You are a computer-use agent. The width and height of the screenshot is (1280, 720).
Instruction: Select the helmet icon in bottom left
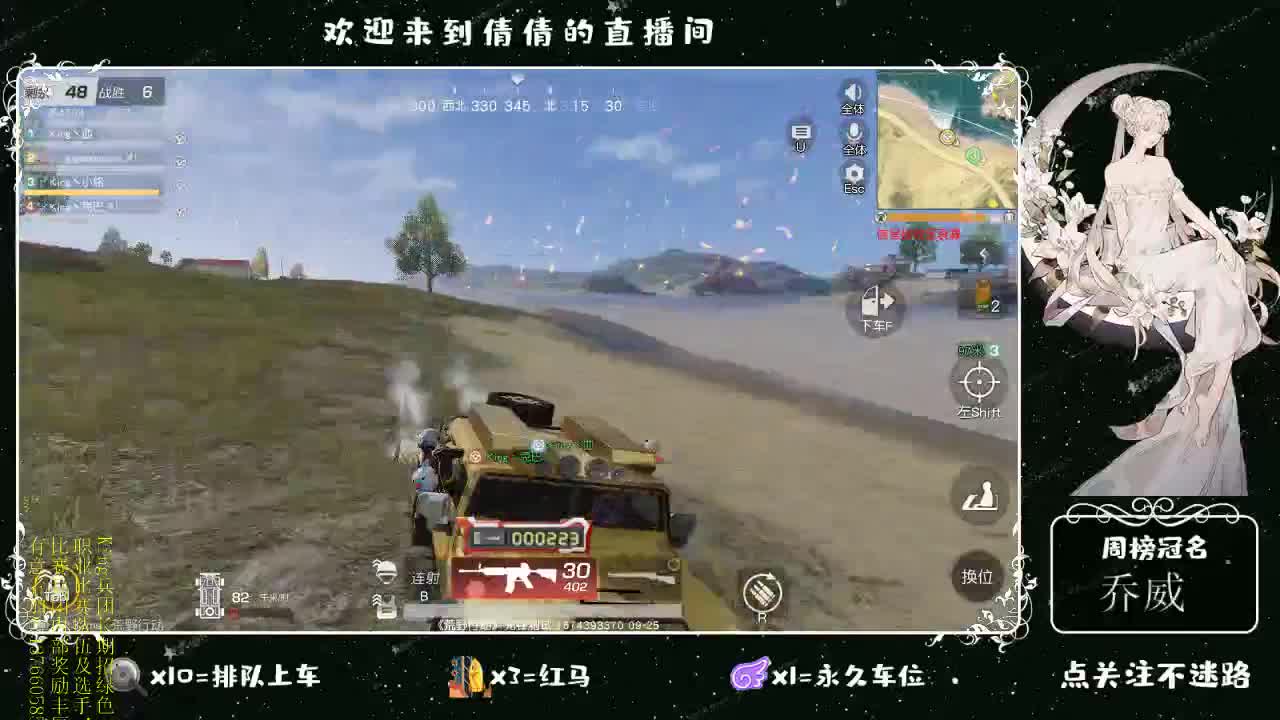(386, 573)
